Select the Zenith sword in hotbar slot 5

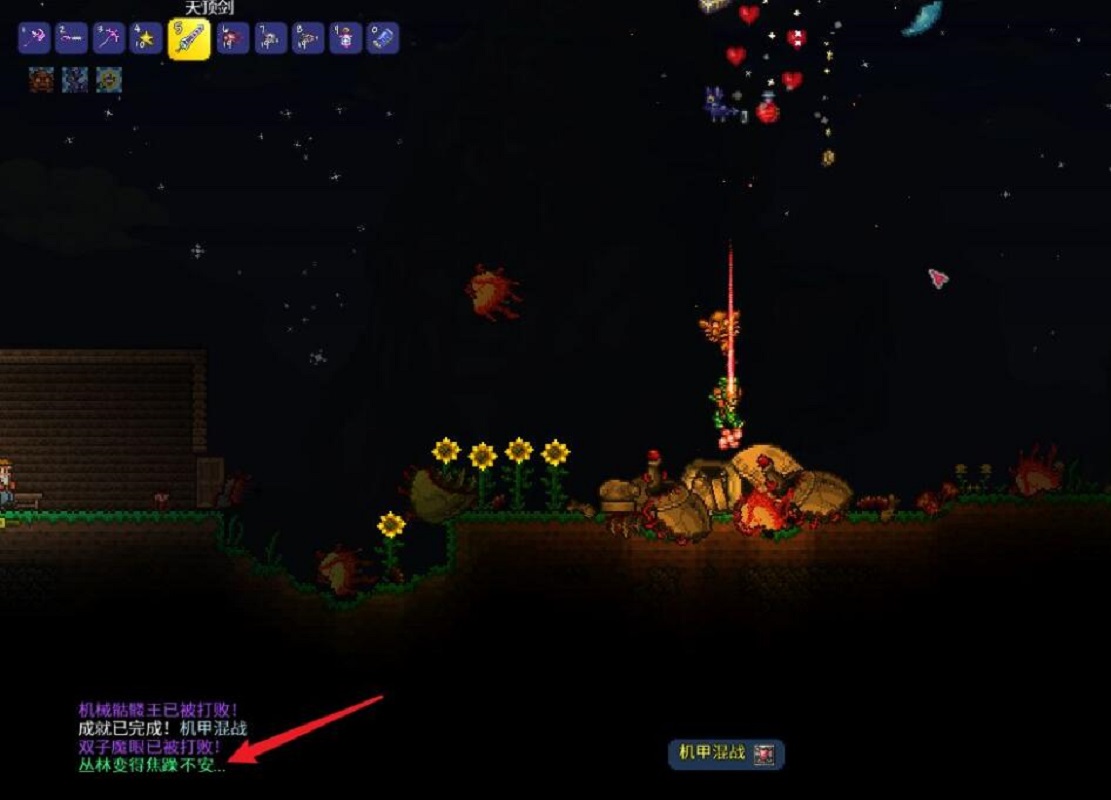(x=189, y=40)
